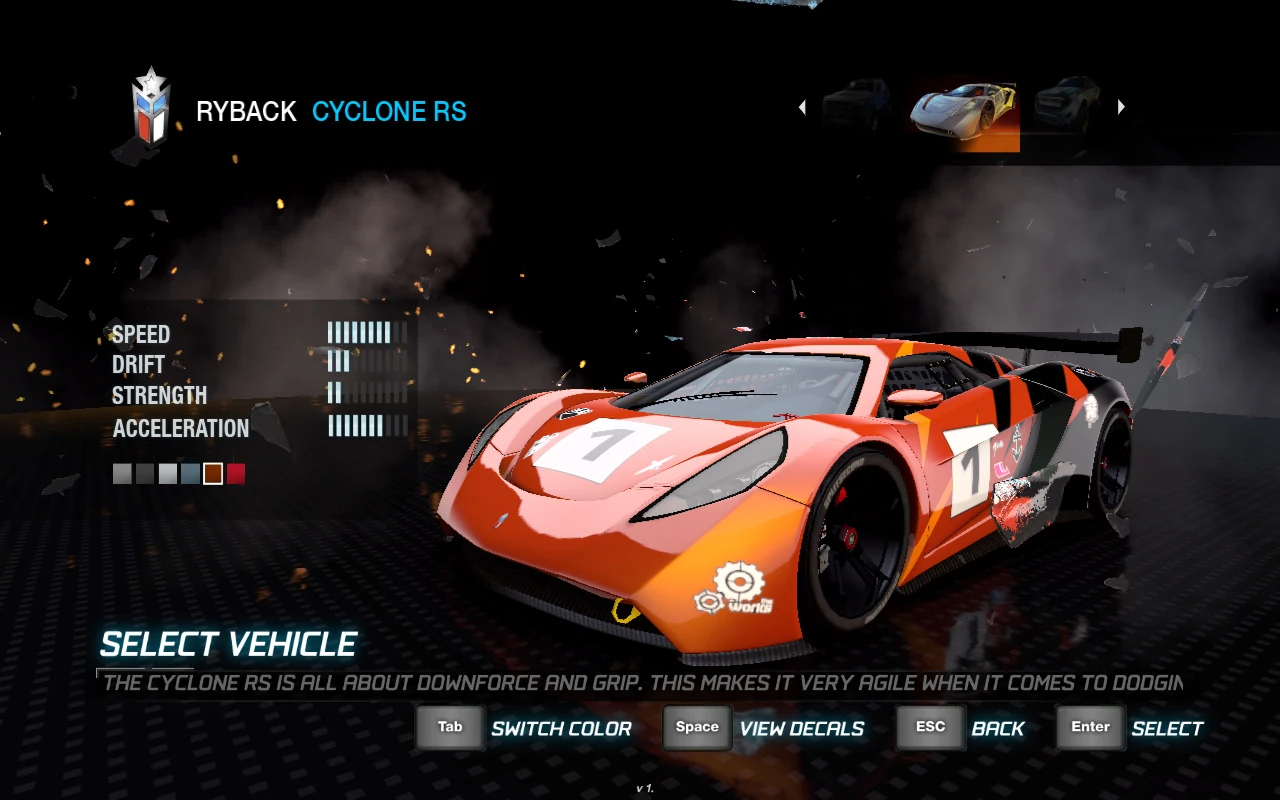This screenshot has width=1280, height=800.
Task: Pick the medium gray color swatch
Action: [122, 474]
